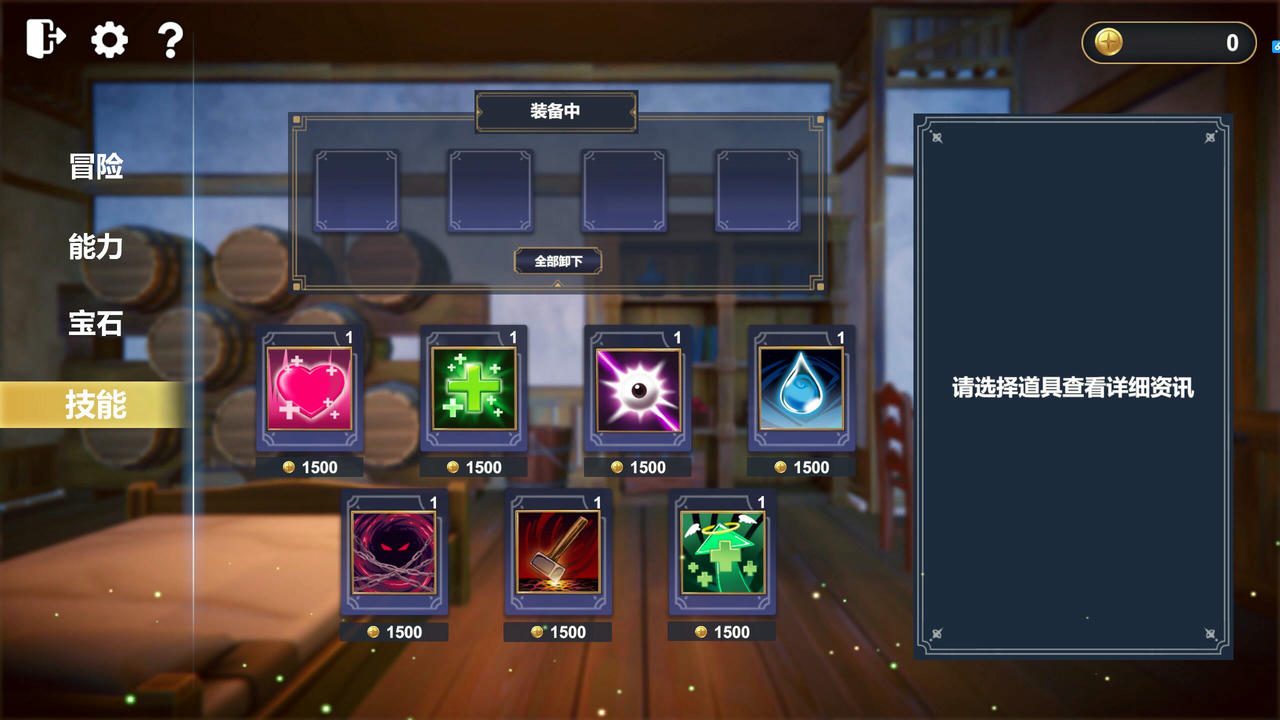Image resolution: width=1280 pixels, height=720 pixels.
Task: Click the 1500 price under the heart skill
Action: 310,467
